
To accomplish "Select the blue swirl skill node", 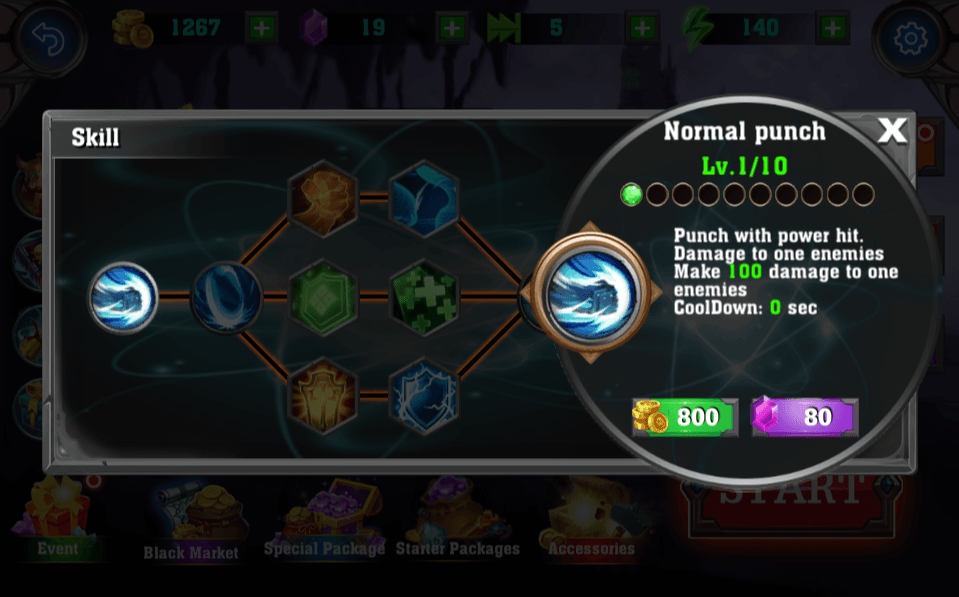I will pyautogui.click(x=226, y=296).
